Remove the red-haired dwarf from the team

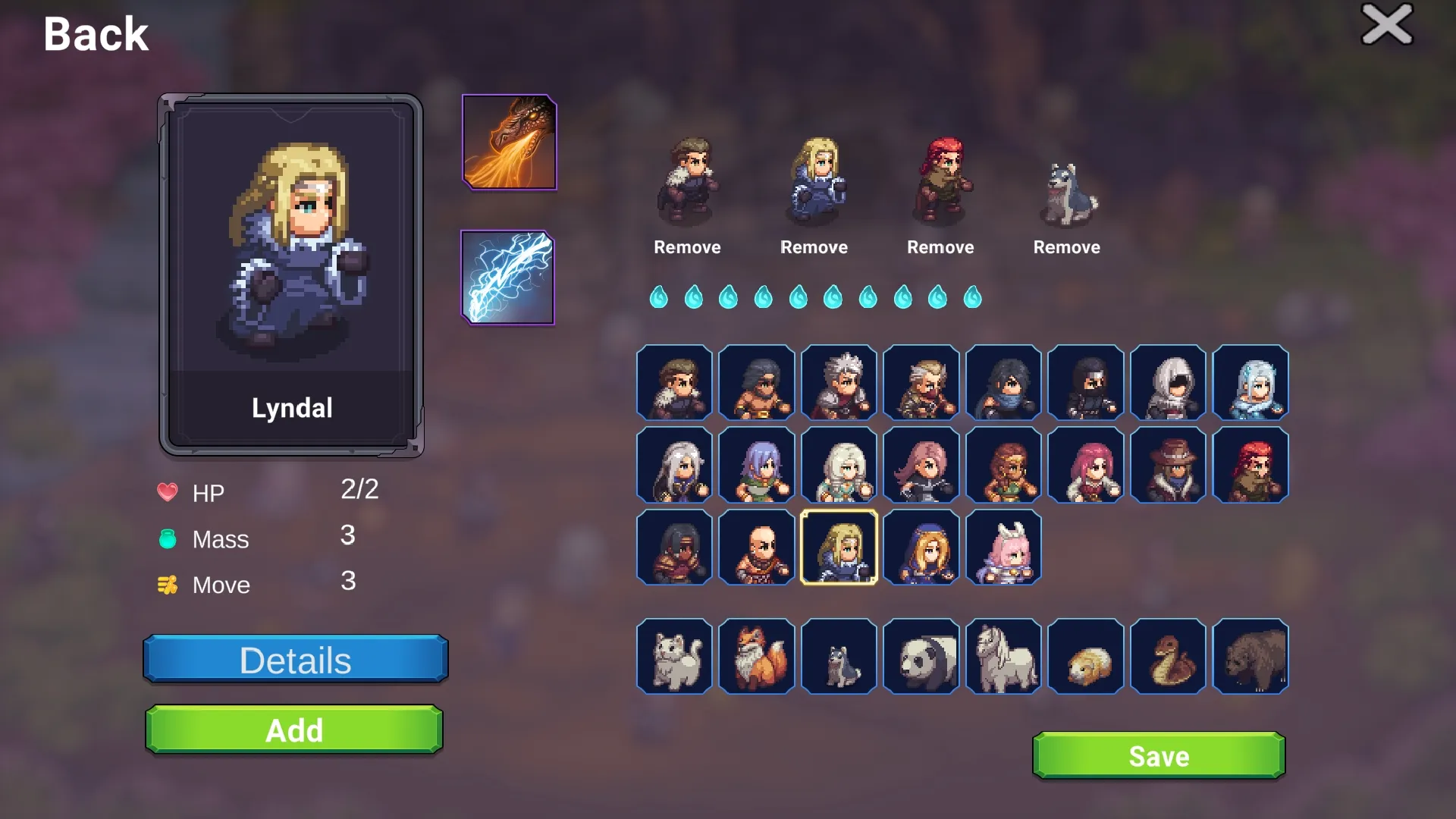tap(940, 247)
